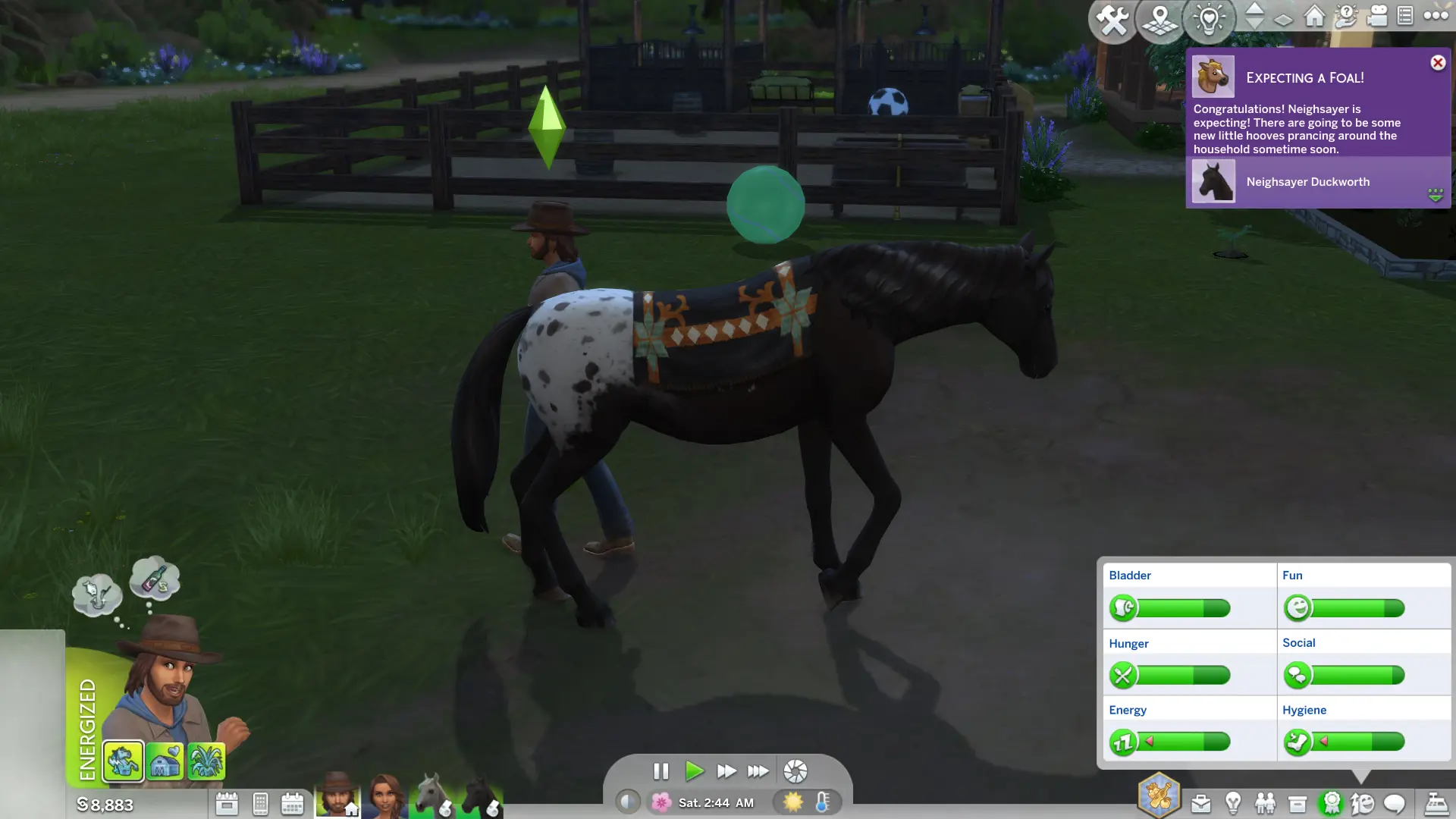Screen dimensions: 1456x819
Task: Open Map View from the top toolbar
Action: coord(1159,20)
